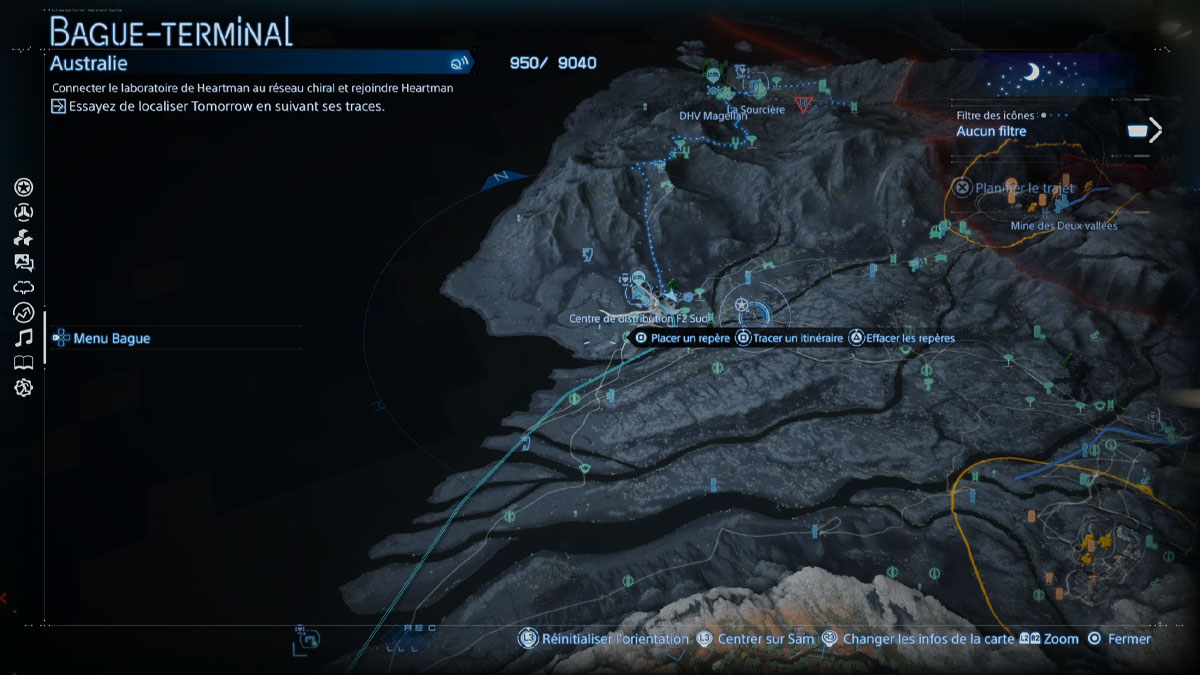Open the photo and chat sidebar icon
This screenshot has height=675, width=1200.
[x=24, y=263]
